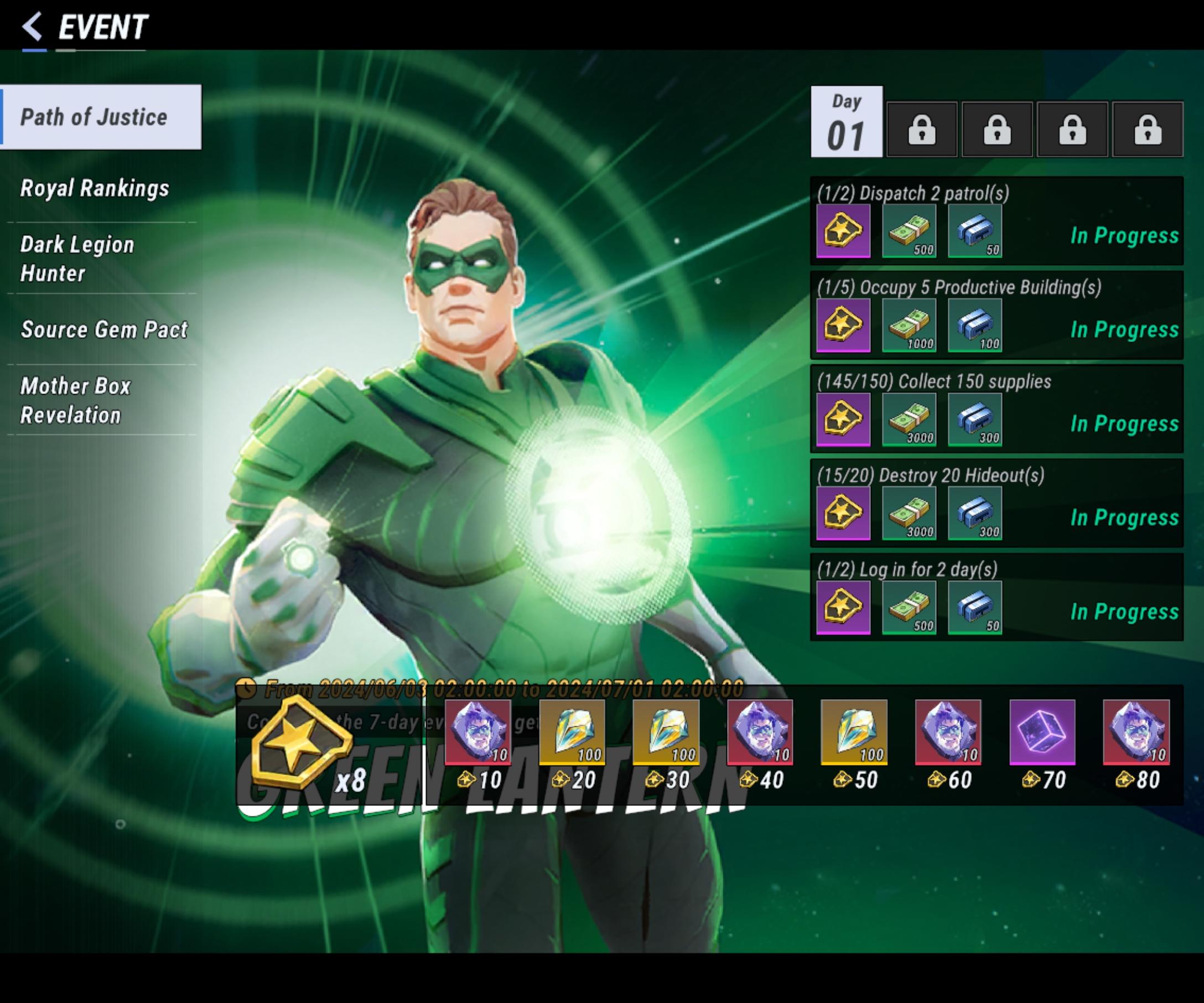Switch to Dark Legion Hunter event
The width and height of the screenshot is (1204, 1003).
point(77,258)
